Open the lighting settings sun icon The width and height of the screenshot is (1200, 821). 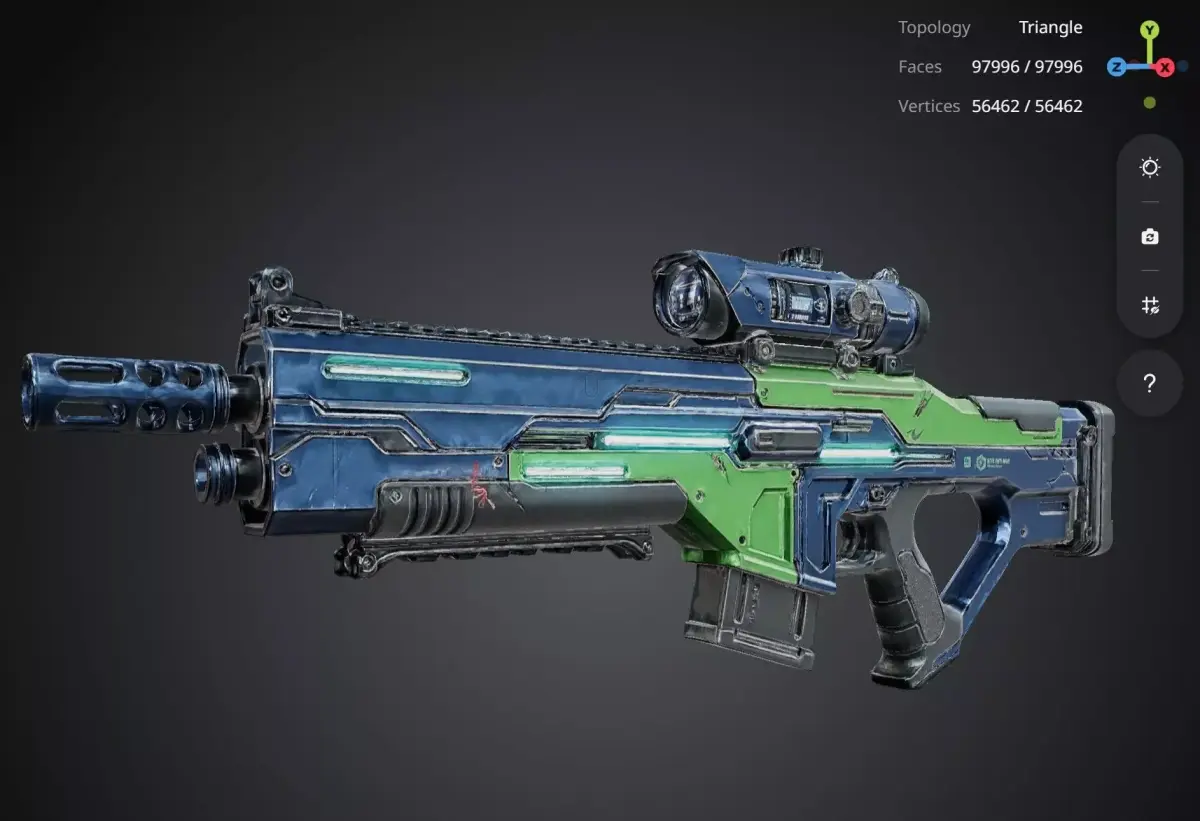tap(1149, 168)
